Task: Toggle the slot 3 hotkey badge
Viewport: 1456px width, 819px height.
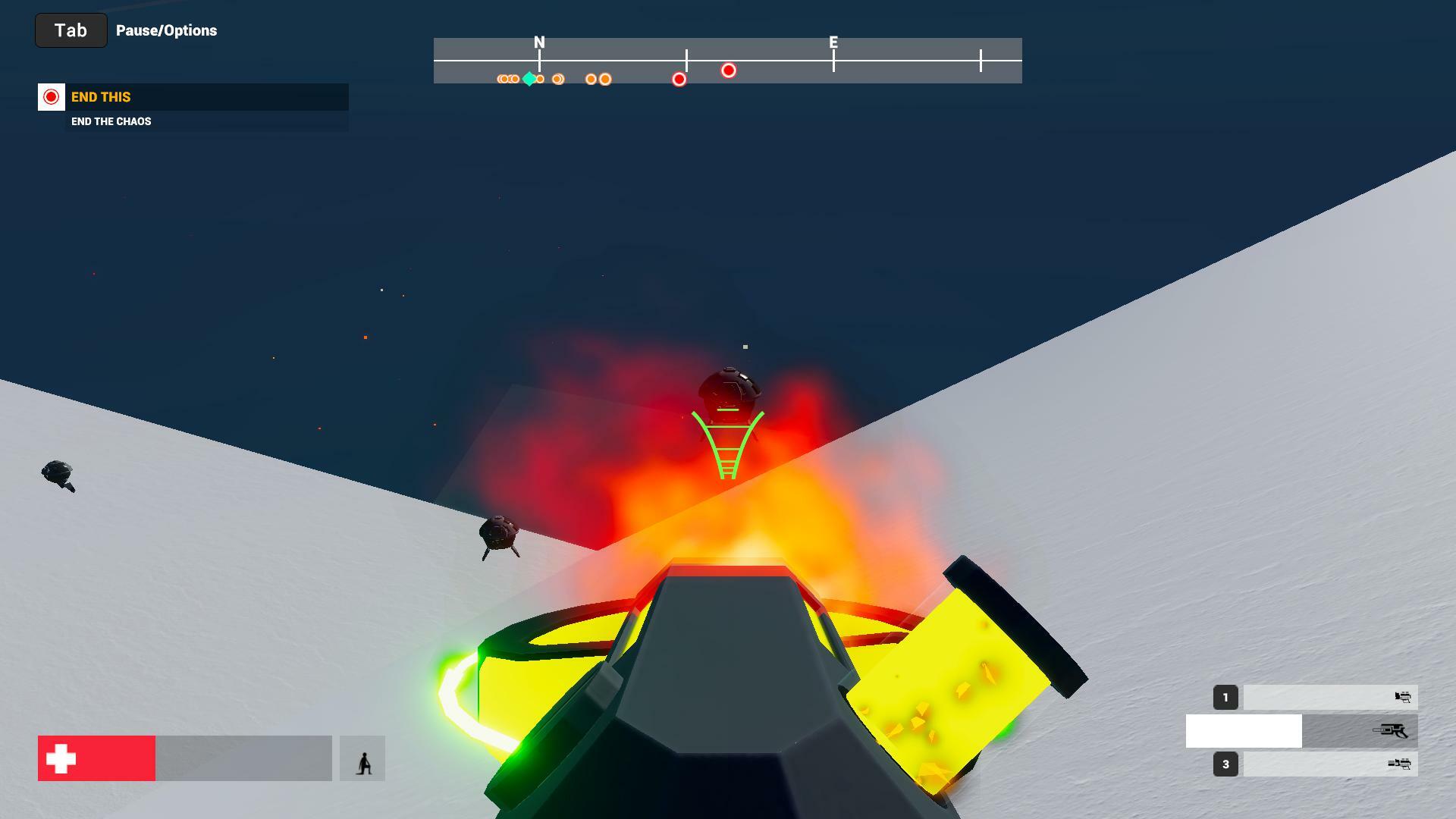Action: click(x=1226, y=764)
